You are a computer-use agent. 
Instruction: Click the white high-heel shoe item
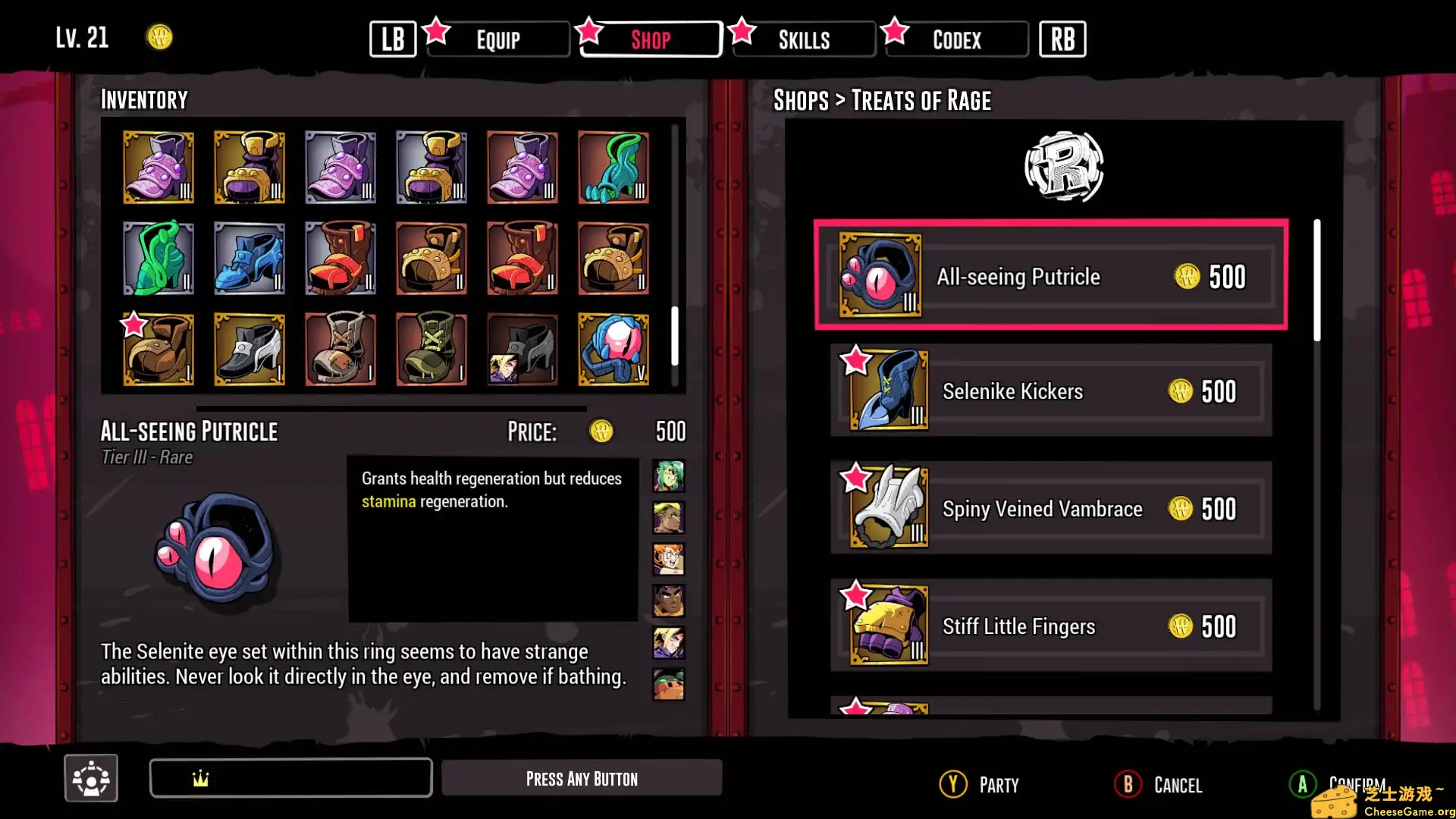[249, 350]
